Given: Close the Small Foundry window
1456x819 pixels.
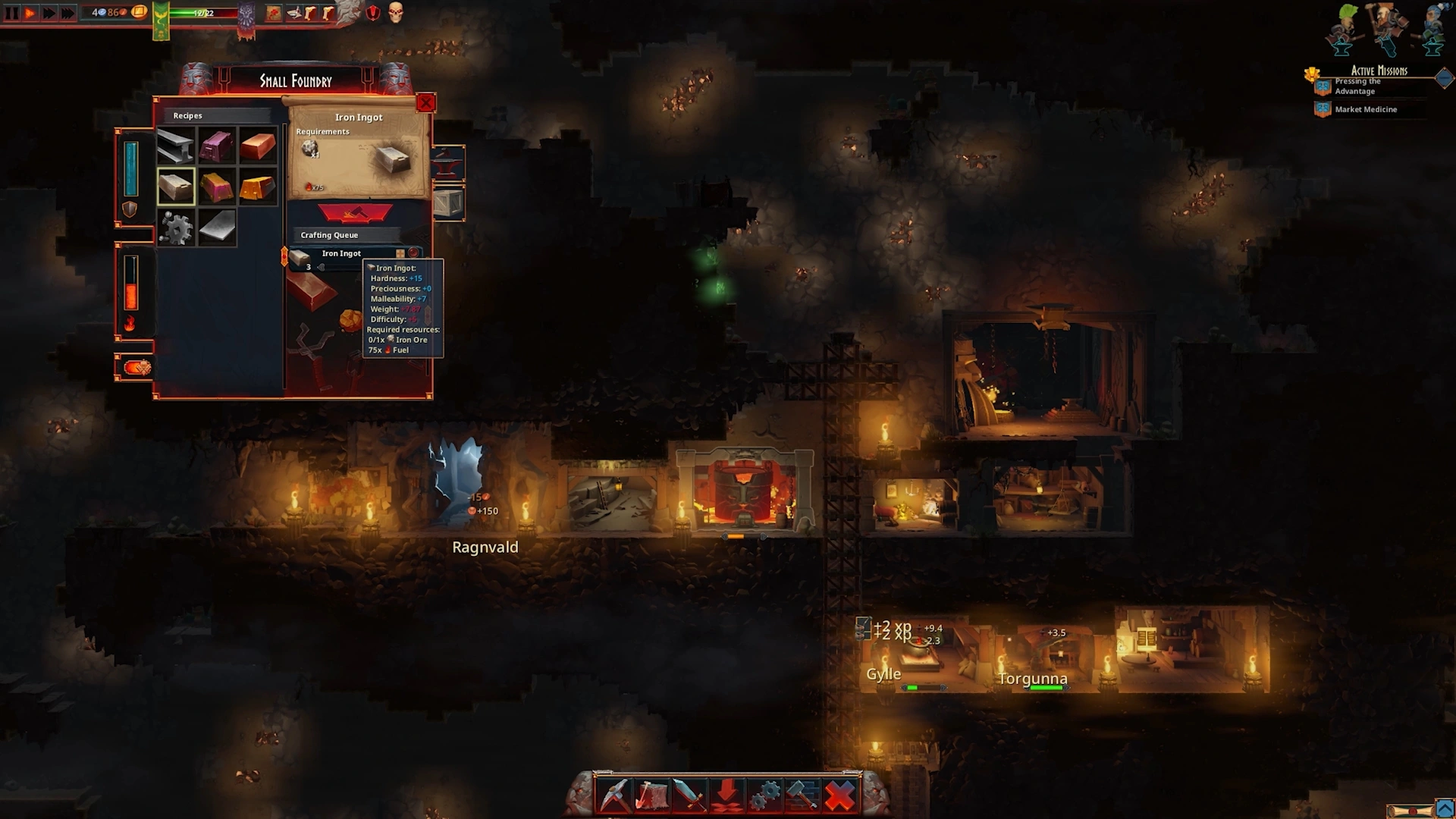Looking at the screenshot, I should click(x=426, y=102).
